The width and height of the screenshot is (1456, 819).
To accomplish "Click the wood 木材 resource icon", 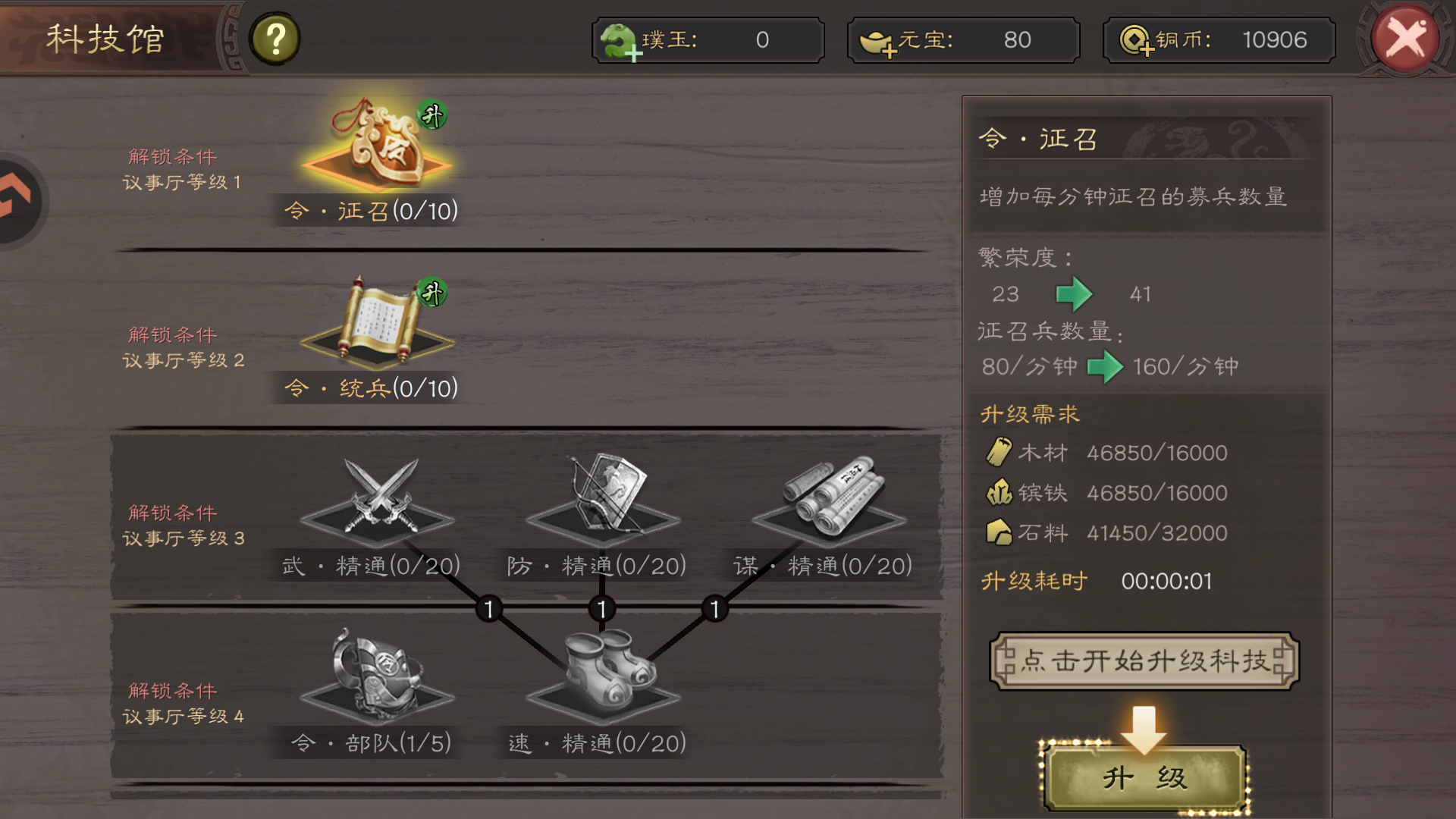I will pos(1000,452).
